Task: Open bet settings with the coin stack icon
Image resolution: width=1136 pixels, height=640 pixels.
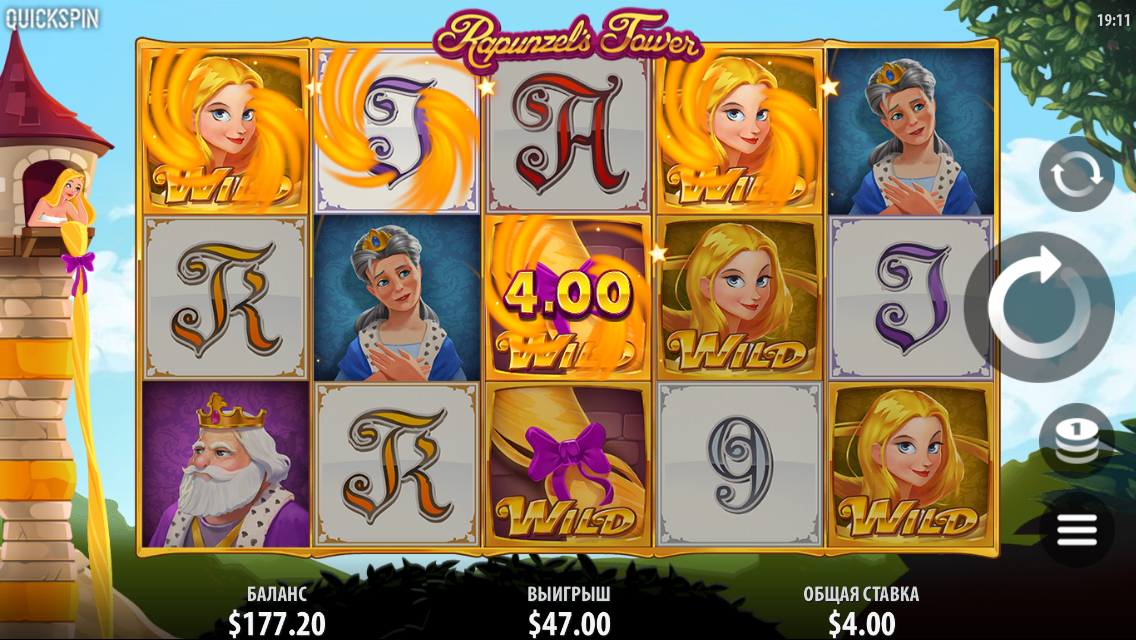Action: tap(1076, 439)
